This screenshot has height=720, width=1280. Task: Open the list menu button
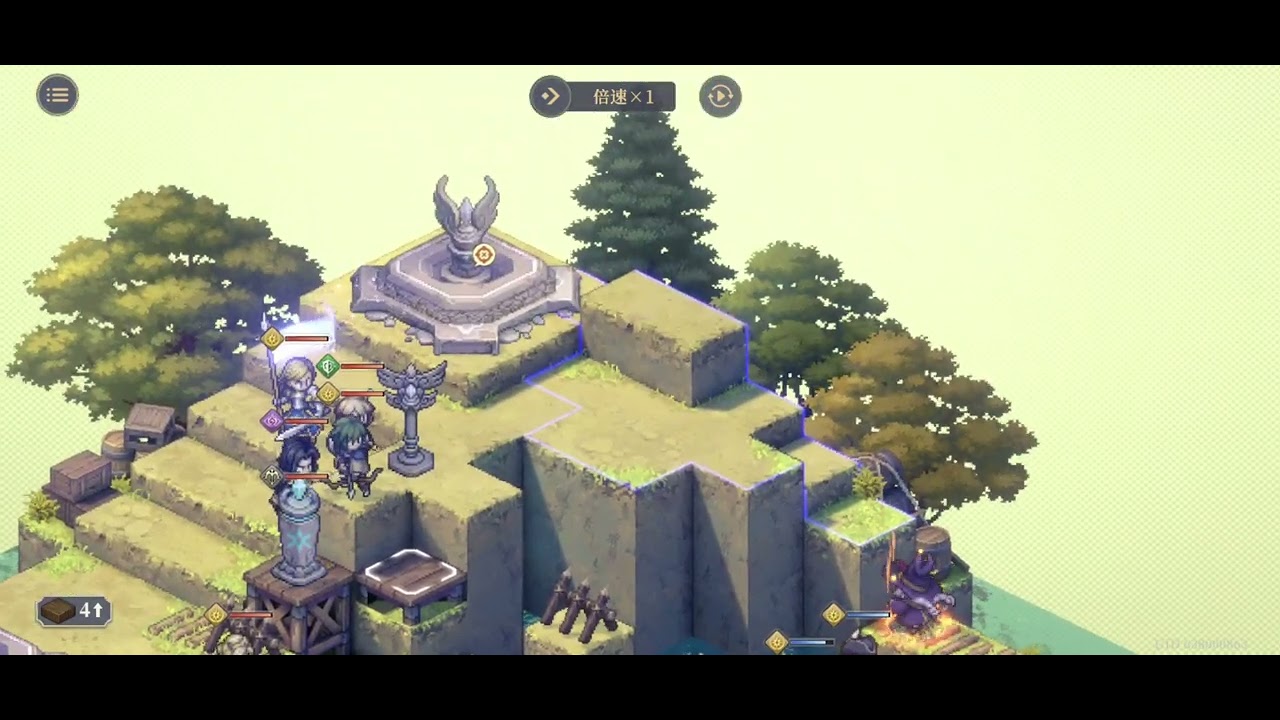[x=57, y=95]
